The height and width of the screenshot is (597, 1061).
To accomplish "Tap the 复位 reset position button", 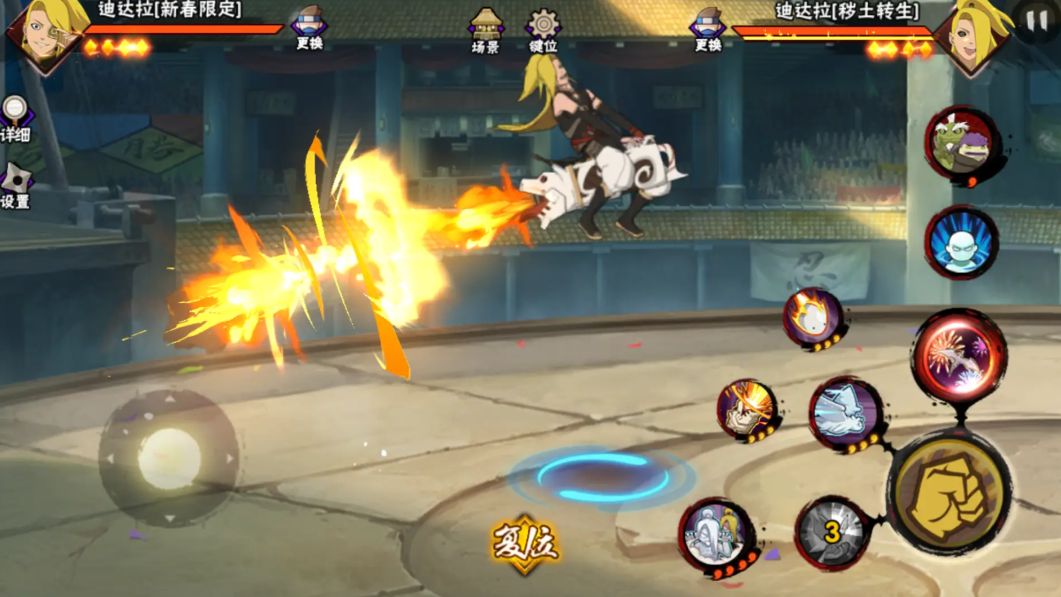I will 524,544.
